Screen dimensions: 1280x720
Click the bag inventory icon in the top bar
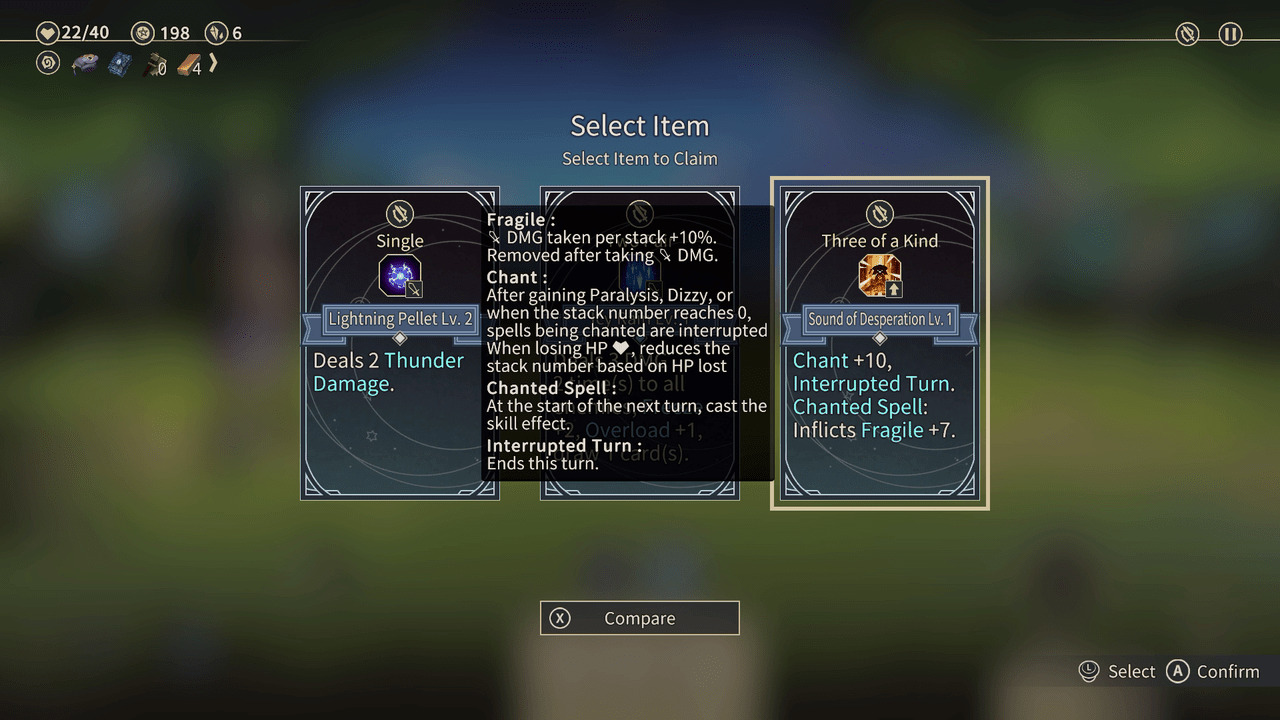coord(84,63)
